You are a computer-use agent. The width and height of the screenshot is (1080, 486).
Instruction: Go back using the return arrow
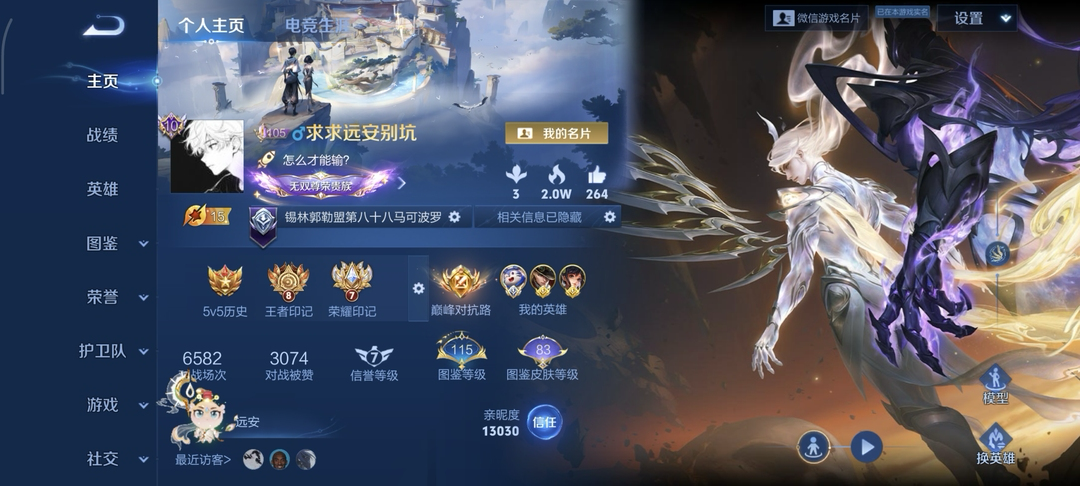coord(103,26)
